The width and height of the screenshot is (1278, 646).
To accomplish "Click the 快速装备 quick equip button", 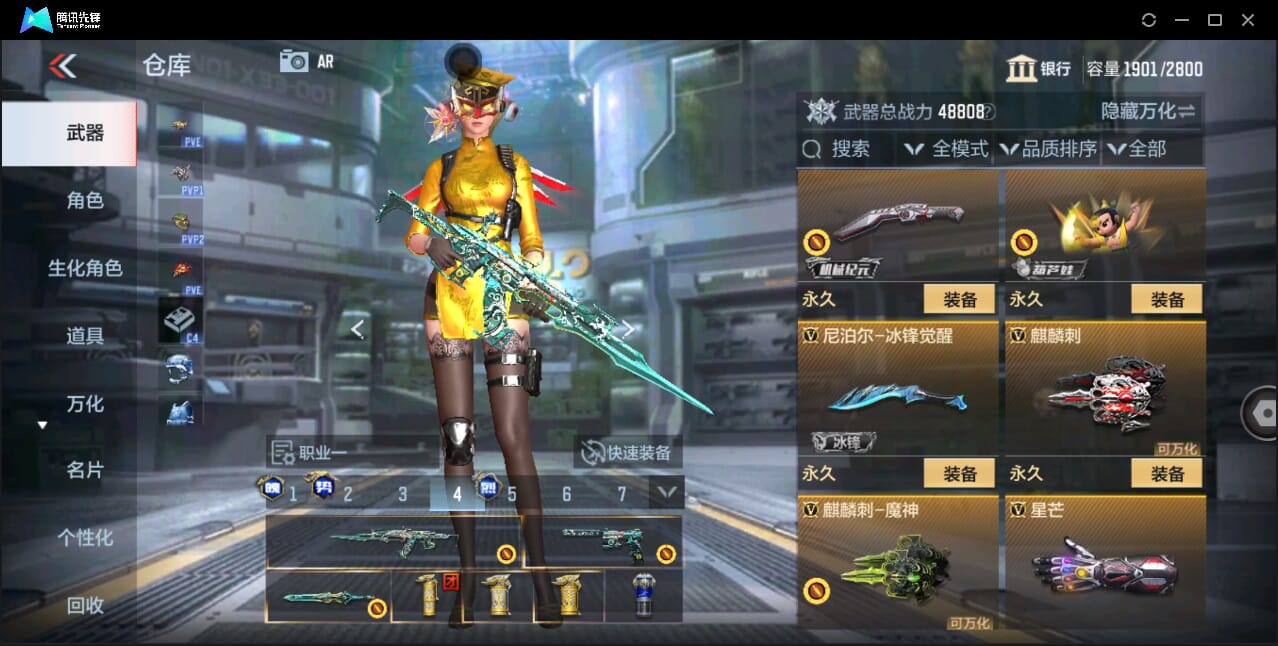I will (x=627, y=453).
